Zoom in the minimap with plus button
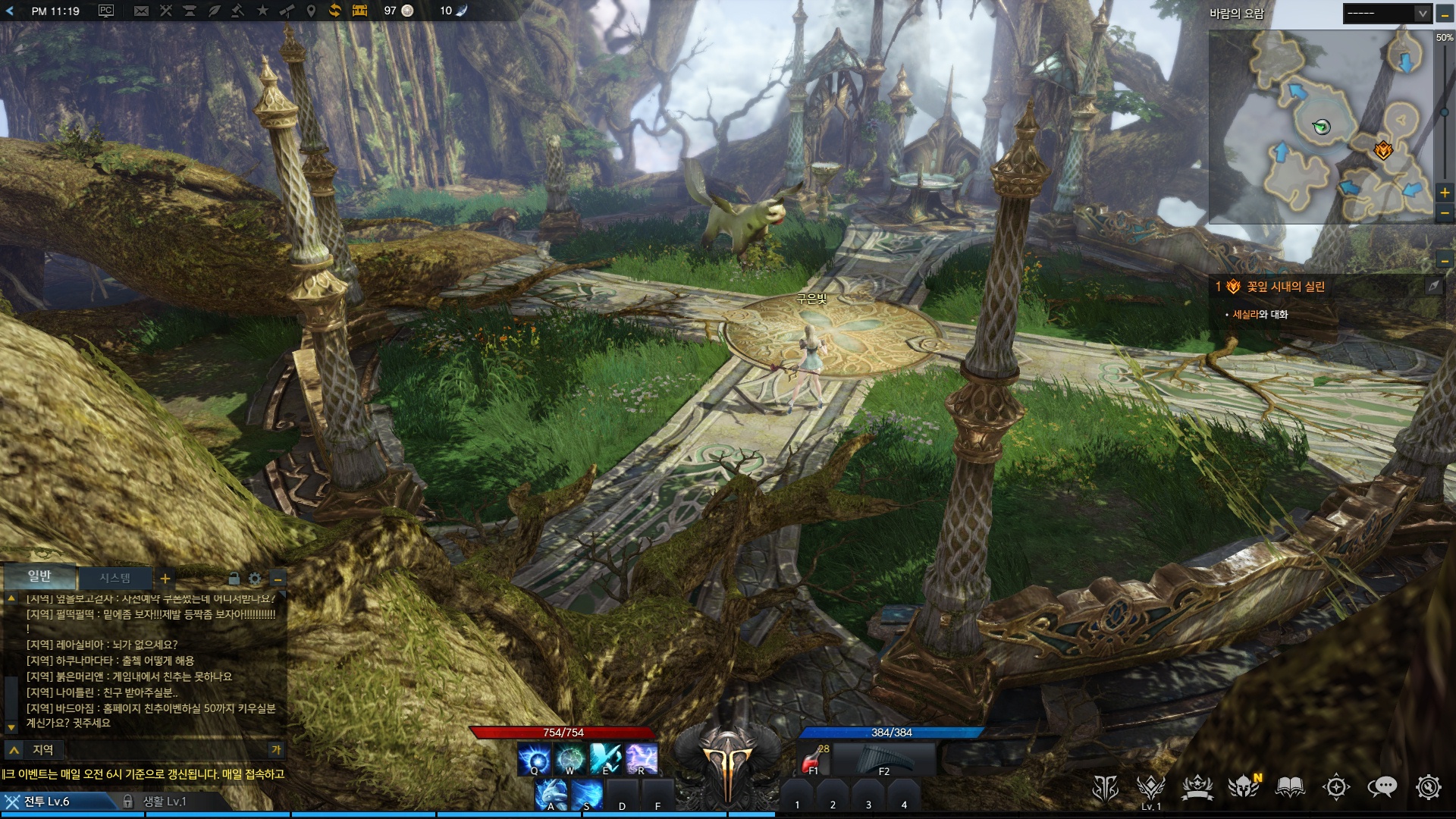The image size is (1456, 819). coord(1445,193)
